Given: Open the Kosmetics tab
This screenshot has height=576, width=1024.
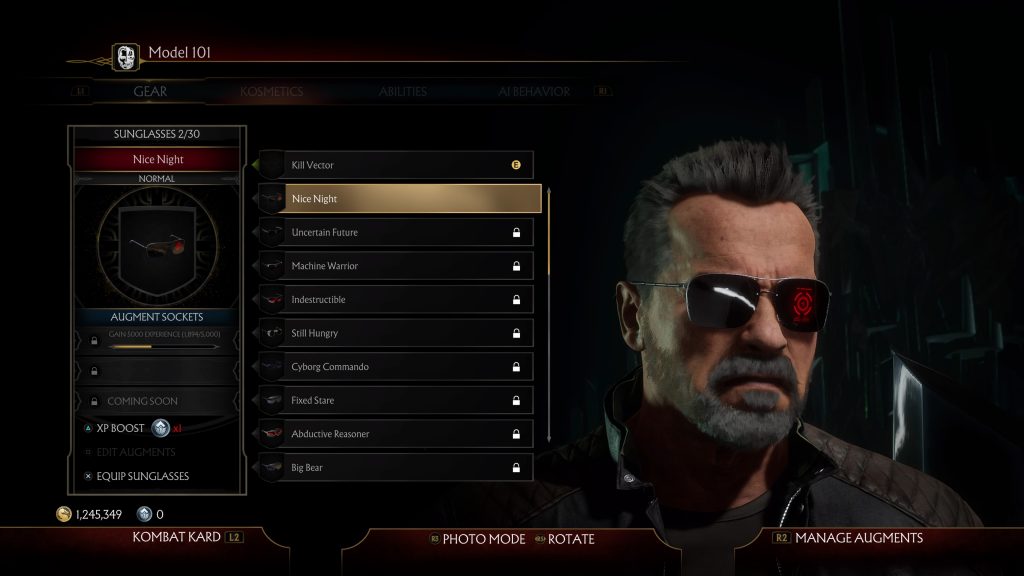Looking at the screenshot, I should pos(271,92).
